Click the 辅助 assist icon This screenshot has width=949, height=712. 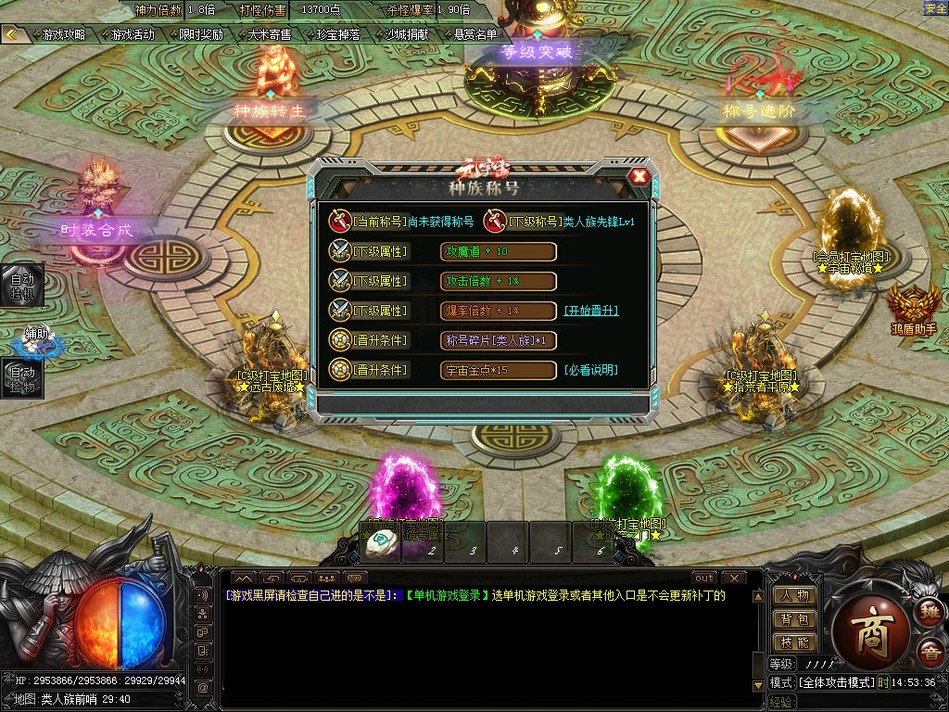pos(38,341)
